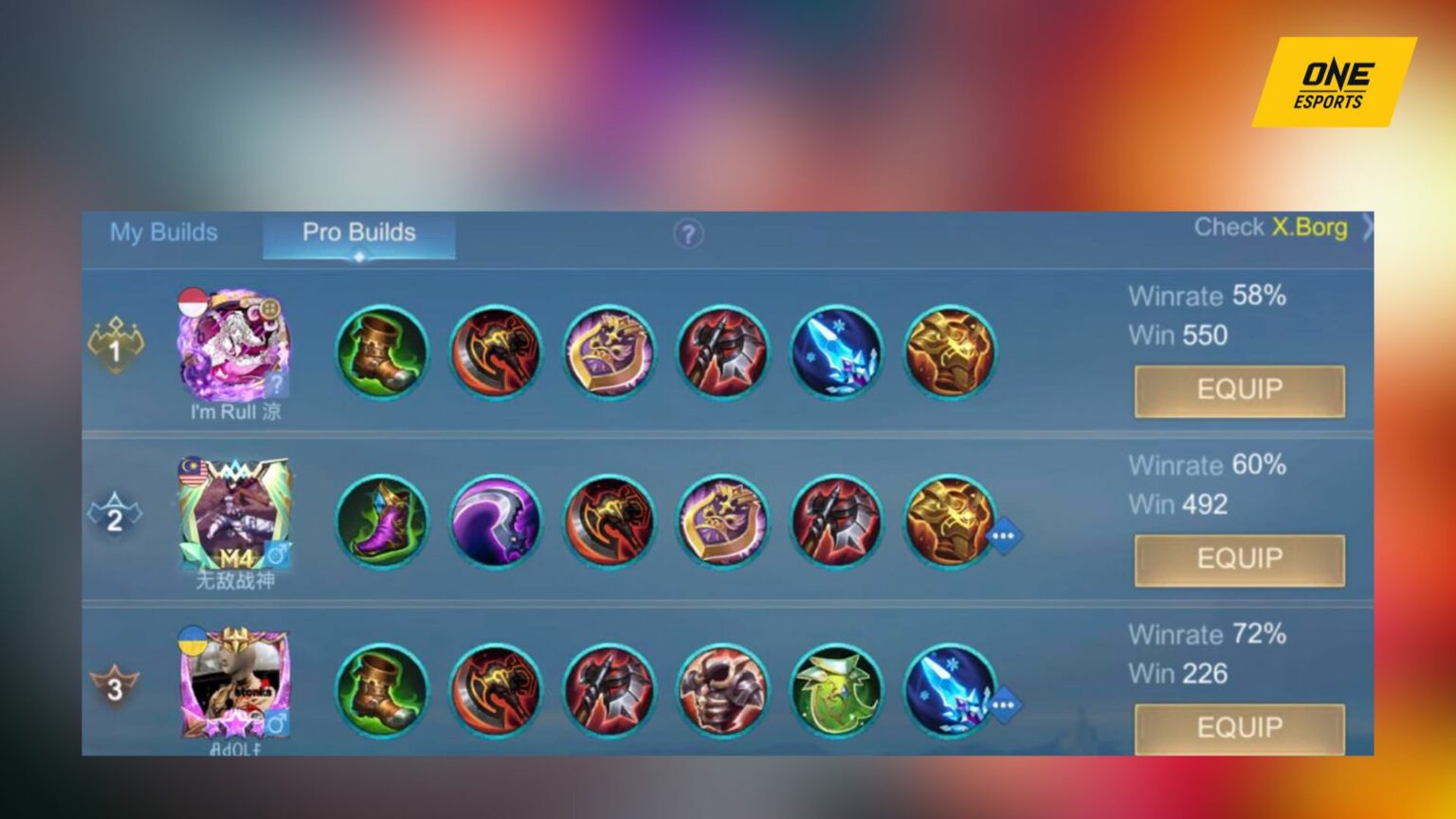The image size is (1456, 819).
Task: Open the Oracle shield item icon in build one
Action: (x=610, y=352)
